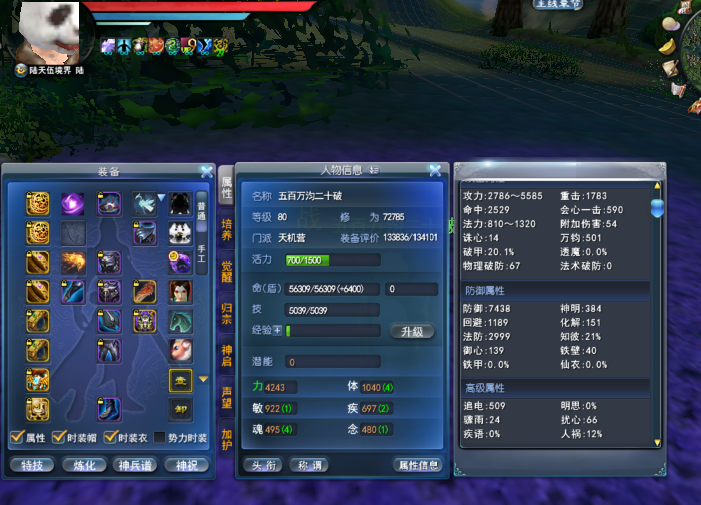701x505 pixels.
Task: Toggle the 时装帽 fashion hat checkbox
Action: pos(60,437)
